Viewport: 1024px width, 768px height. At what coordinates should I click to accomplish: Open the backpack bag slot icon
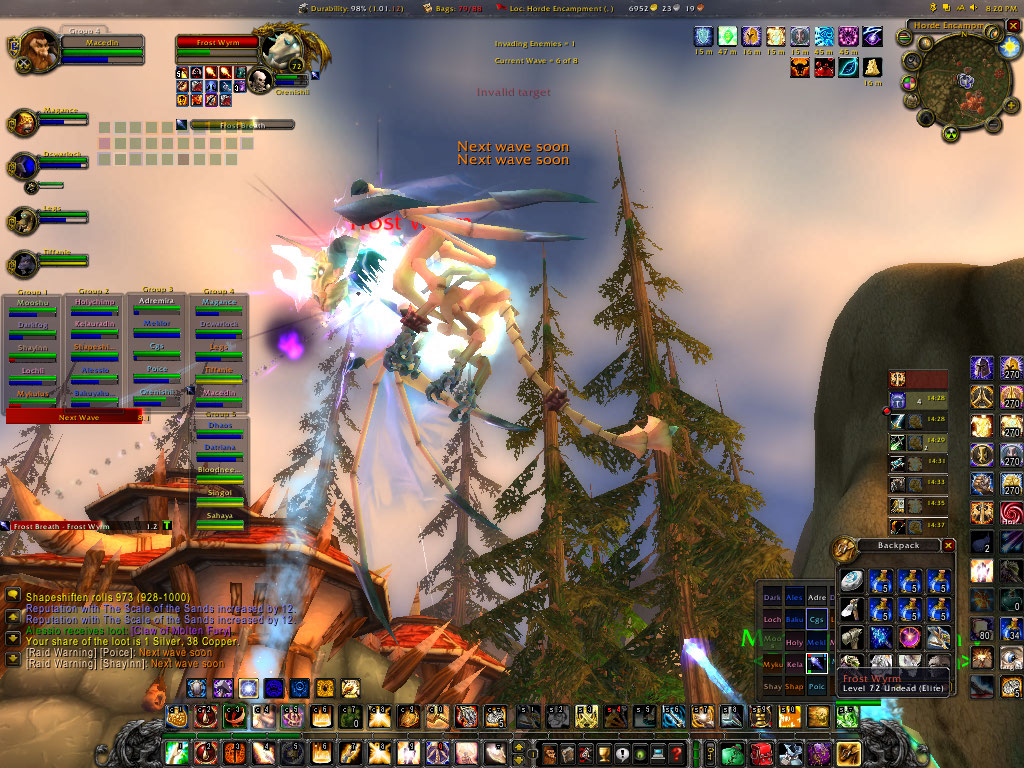pyautogui.click(x=848, y=753)
